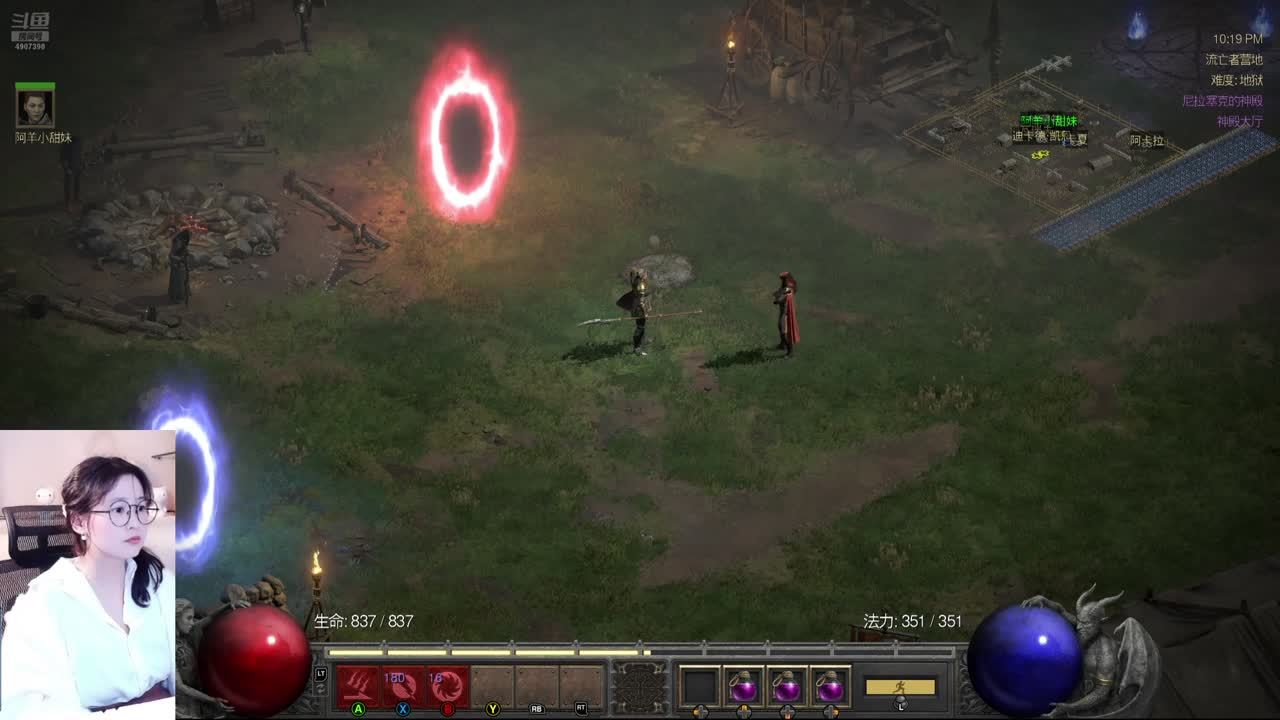
Task: Click the streamer's webcam overlay
Action: pyautogui.click(x=88, y=570)
